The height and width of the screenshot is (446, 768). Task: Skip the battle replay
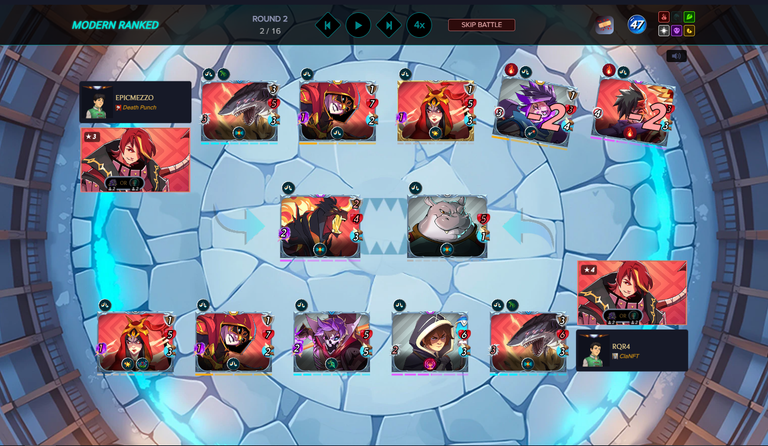(481, 25)
